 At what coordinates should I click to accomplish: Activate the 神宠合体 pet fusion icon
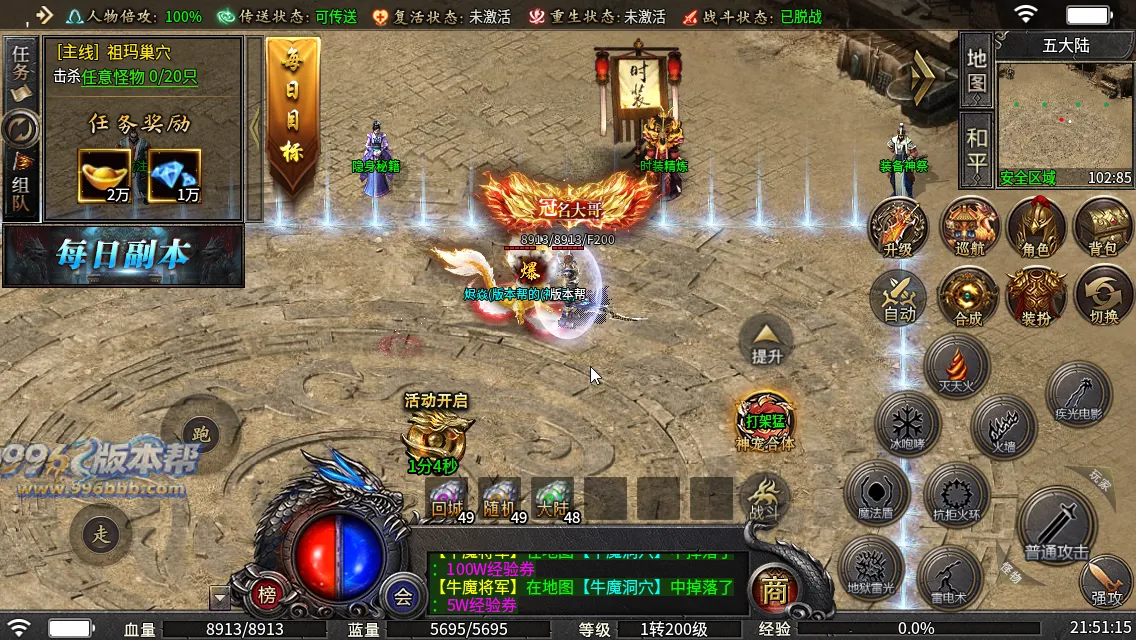765,420
